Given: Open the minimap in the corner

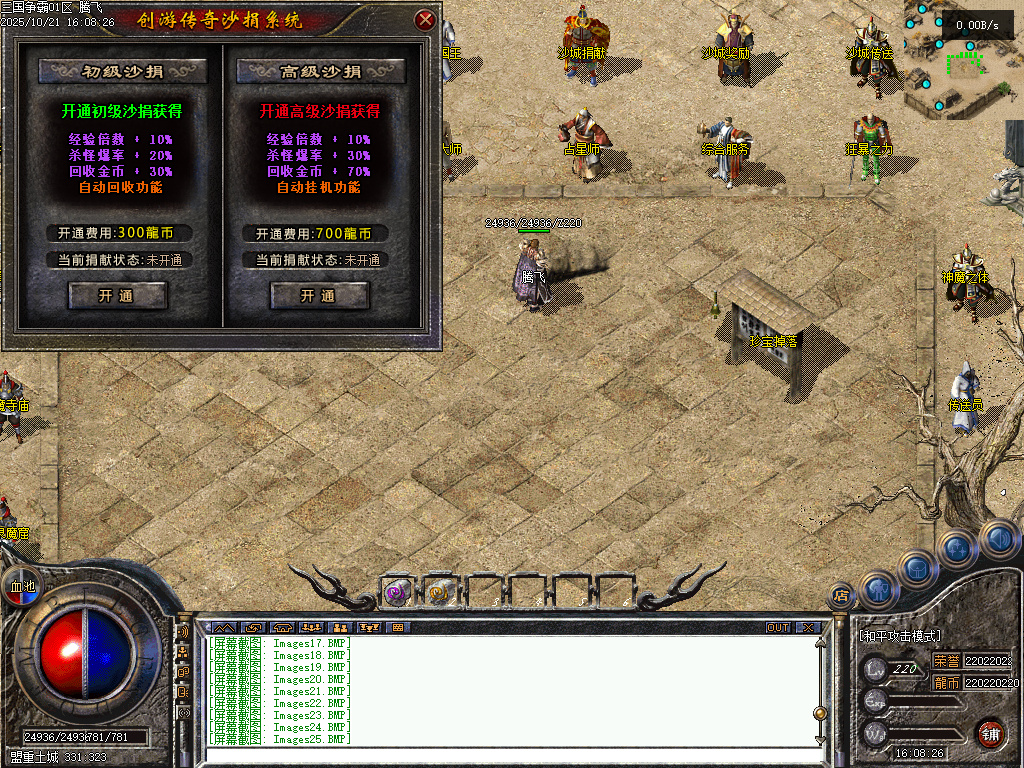Looking at the screenshot, I should pyautogui.click(x=962, y=60).
